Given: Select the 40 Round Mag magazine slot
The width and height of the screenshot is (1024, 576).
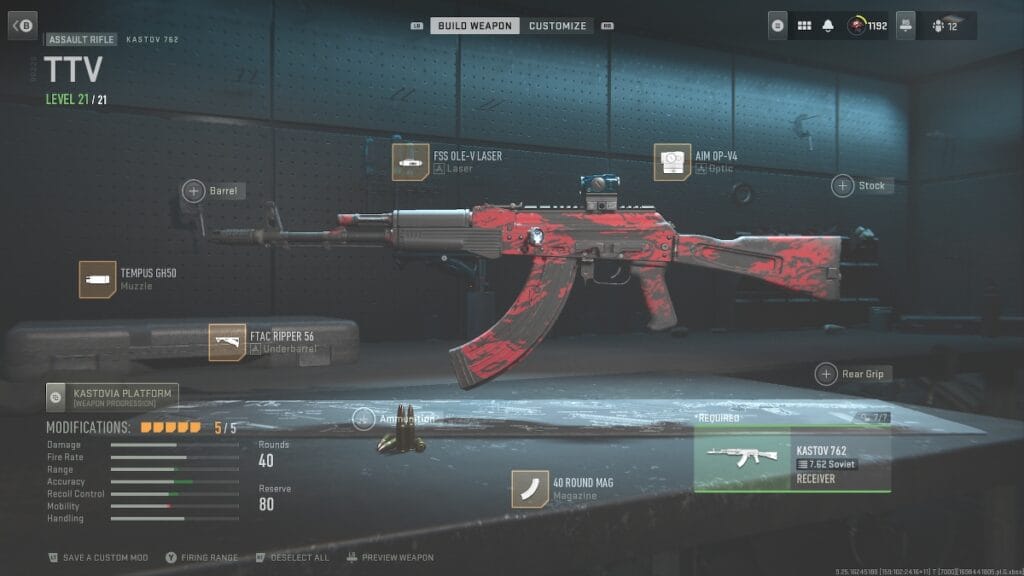Looking at the screenshot, I should (x=530, y=489).
